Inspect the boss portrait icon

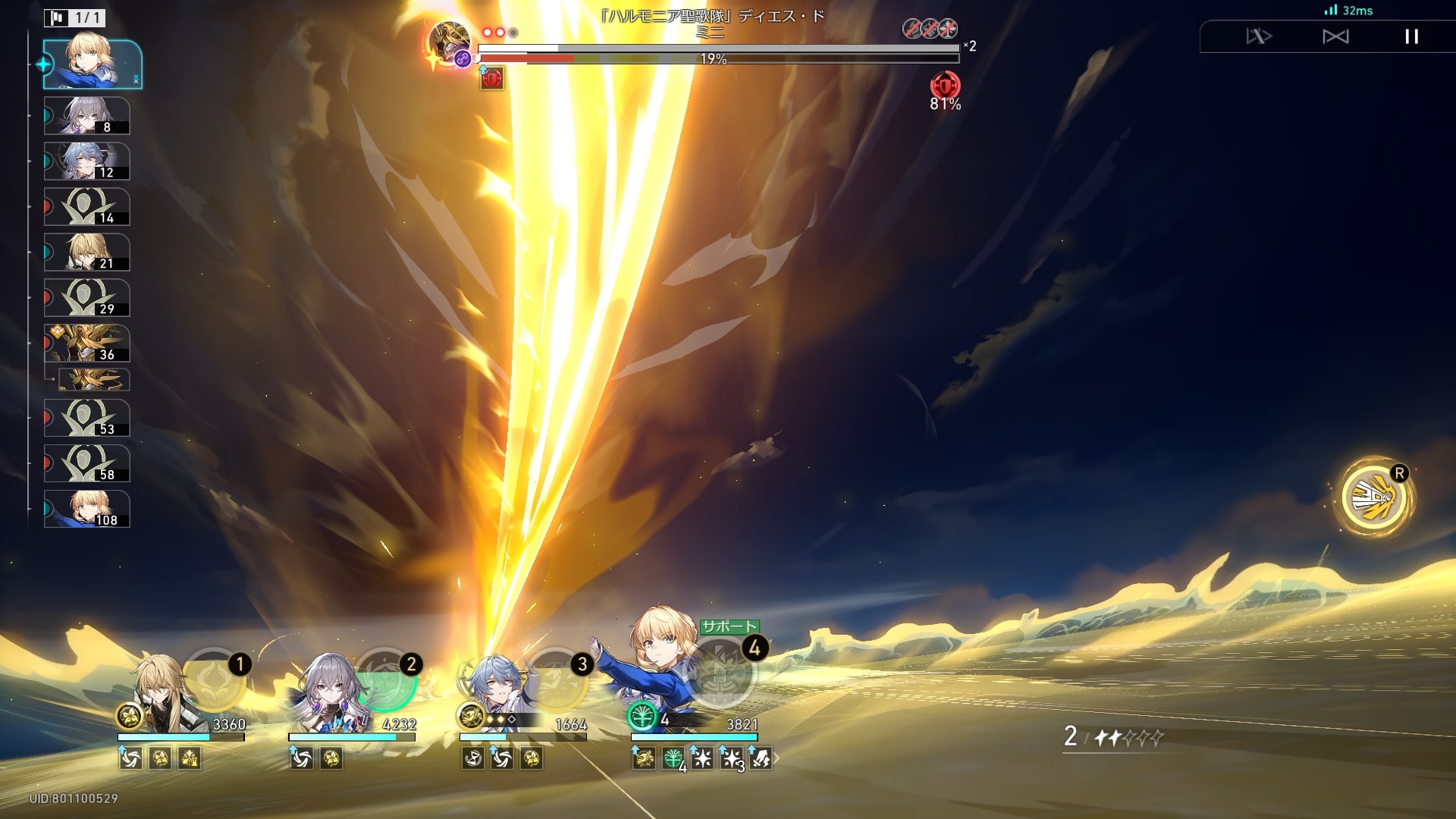click(449, 42)
